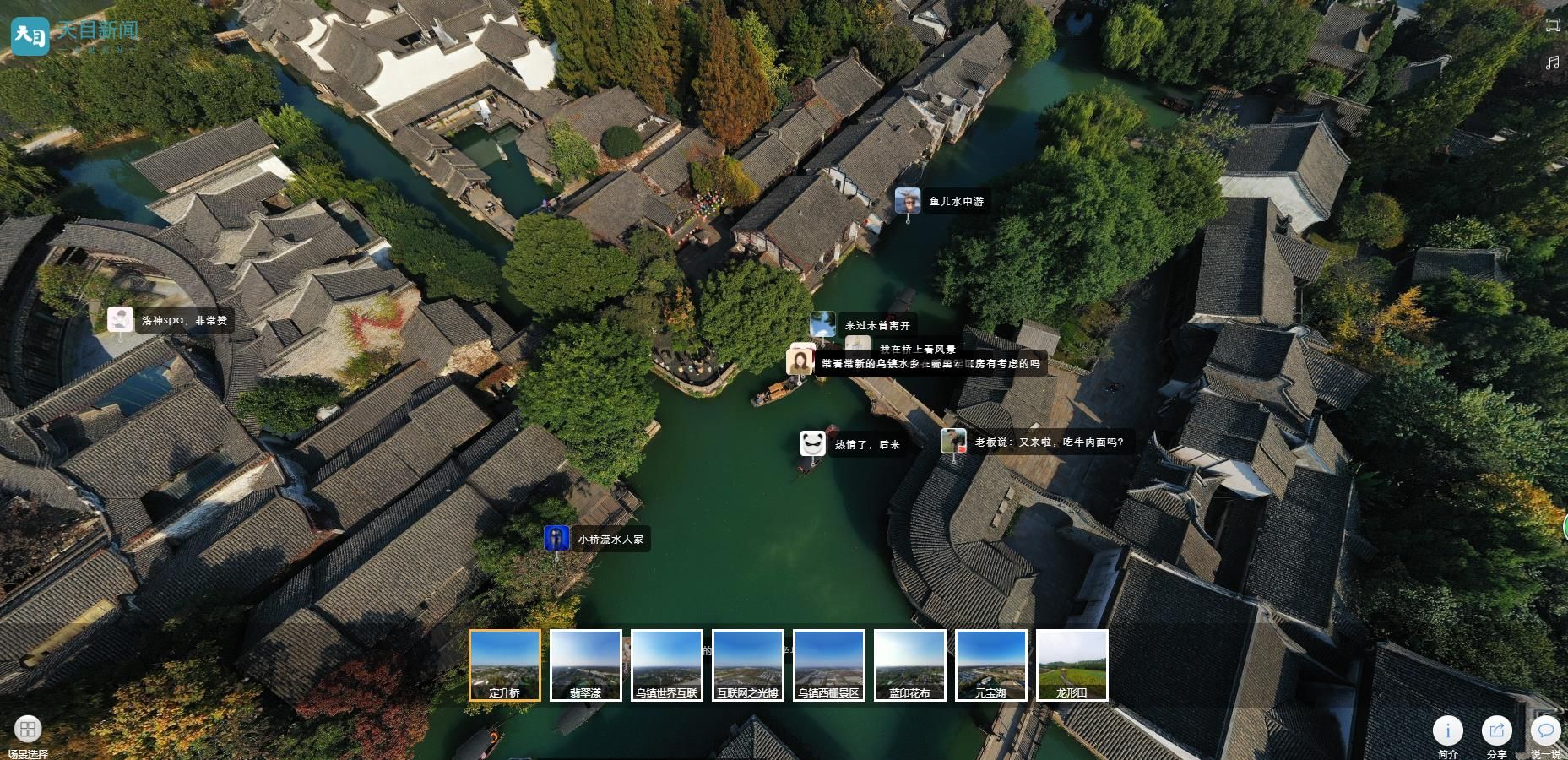View the 乌镇西栅景区 scene thumbnail
Screen dimensions: 1568x760
829,665
